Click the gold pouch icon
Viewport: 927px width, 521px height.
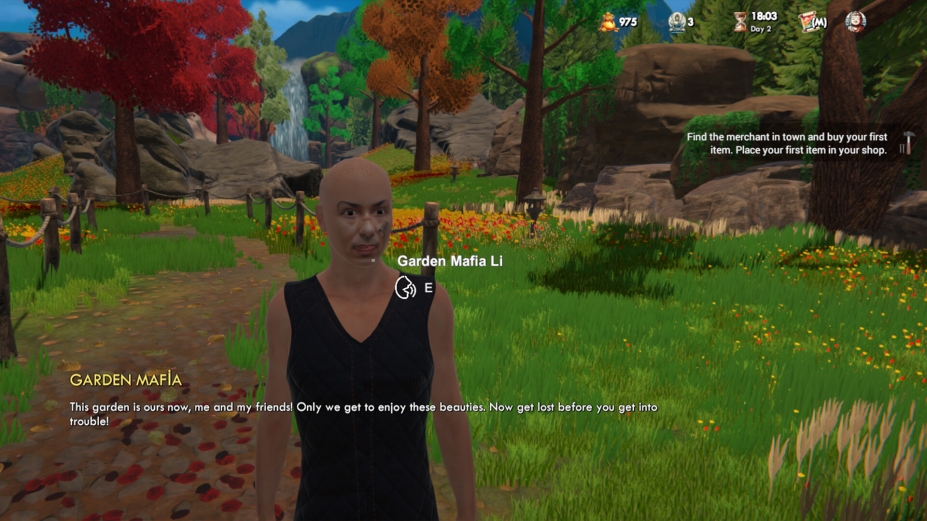[608, 21]
